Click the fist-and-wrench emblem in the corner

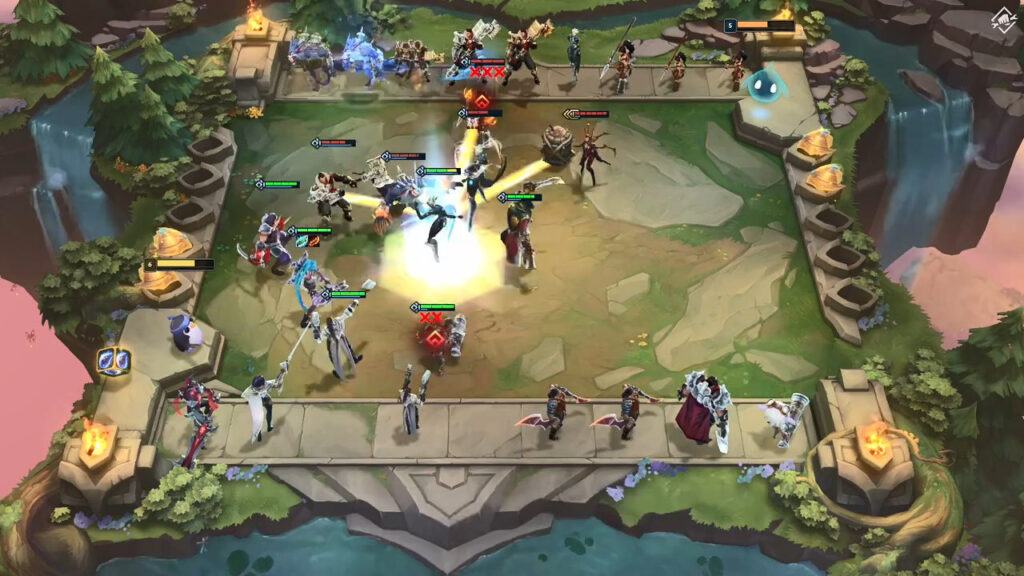pyautogui.click(x=1001, y=21)
